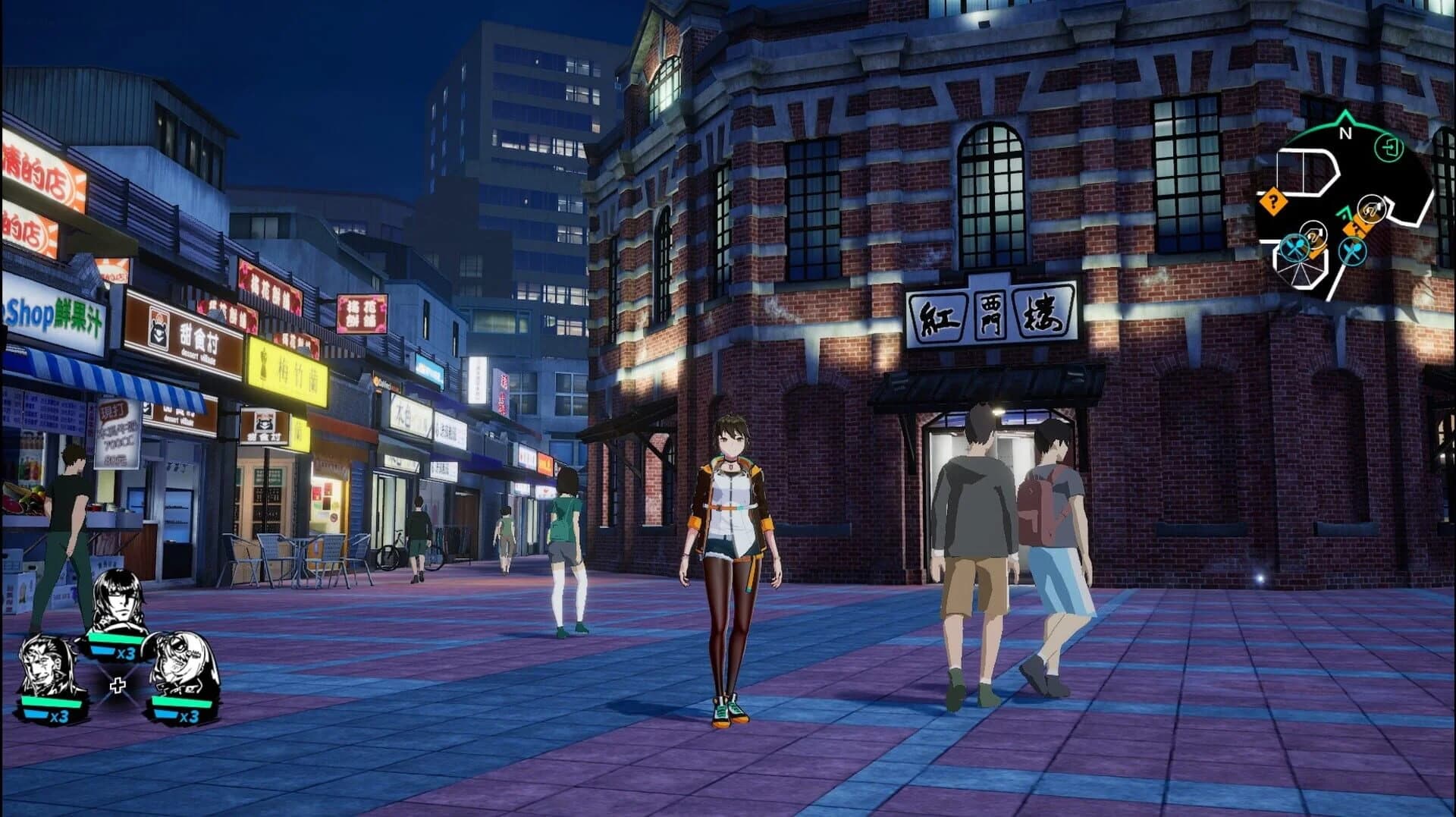This screenshot has height=817, width=1456.
Task: Click the orange question mark quest marker on minimap
Action: 1273,201
